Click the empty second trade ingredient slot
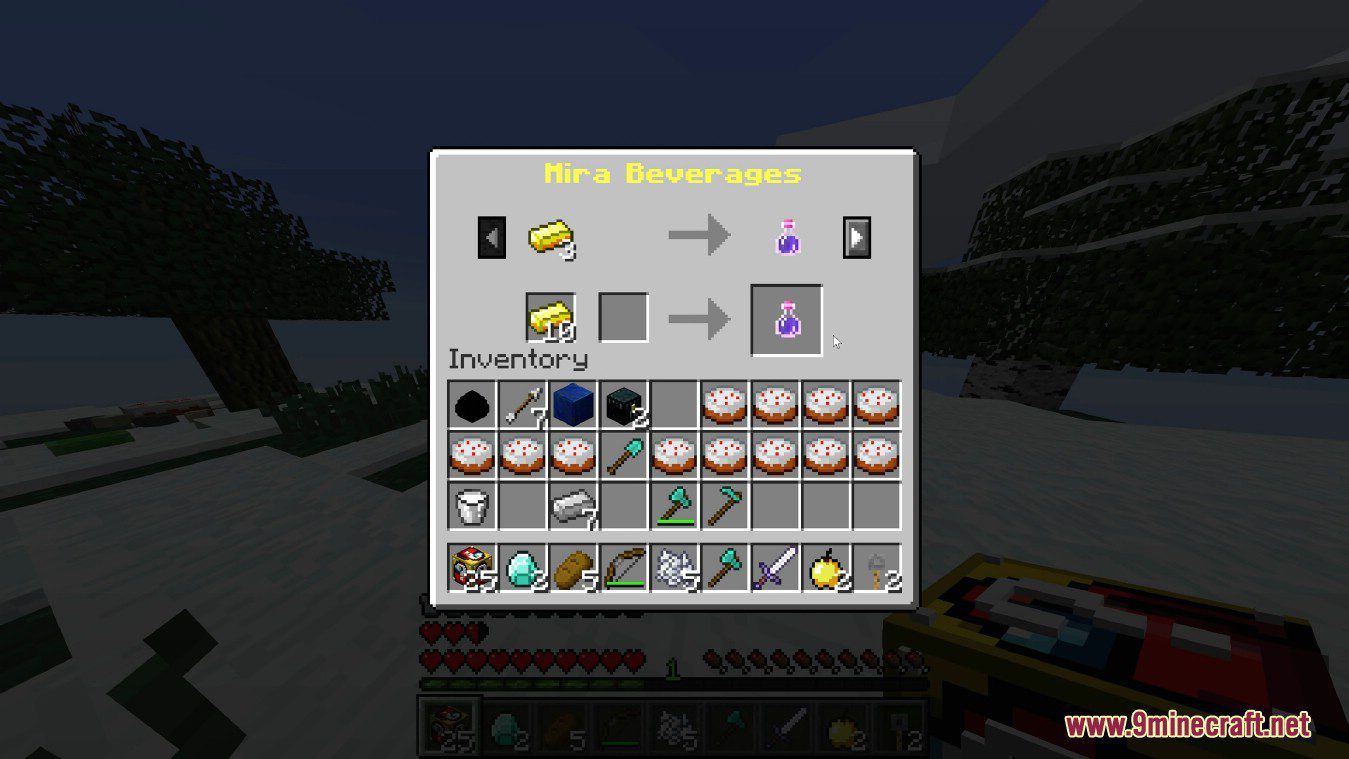Viewport: 1349px width, 759px height. tap(624, 316)
